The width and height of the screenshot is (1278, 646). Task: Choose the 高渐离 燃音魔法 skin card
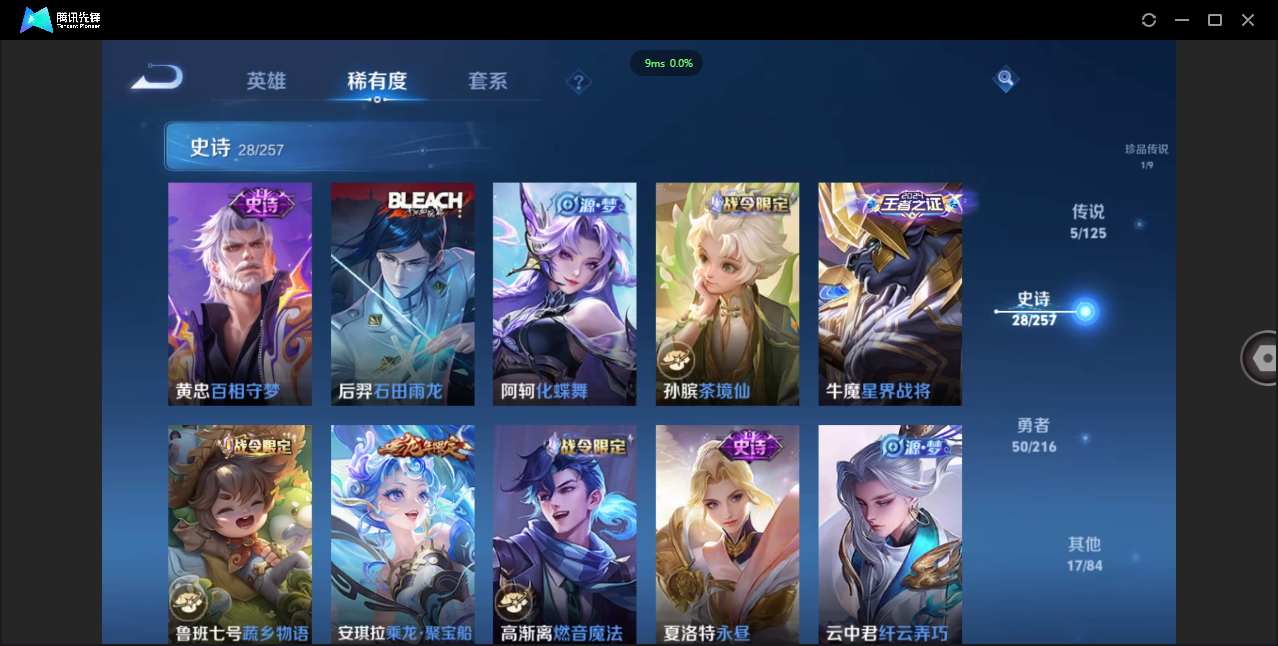coord(565,534)
